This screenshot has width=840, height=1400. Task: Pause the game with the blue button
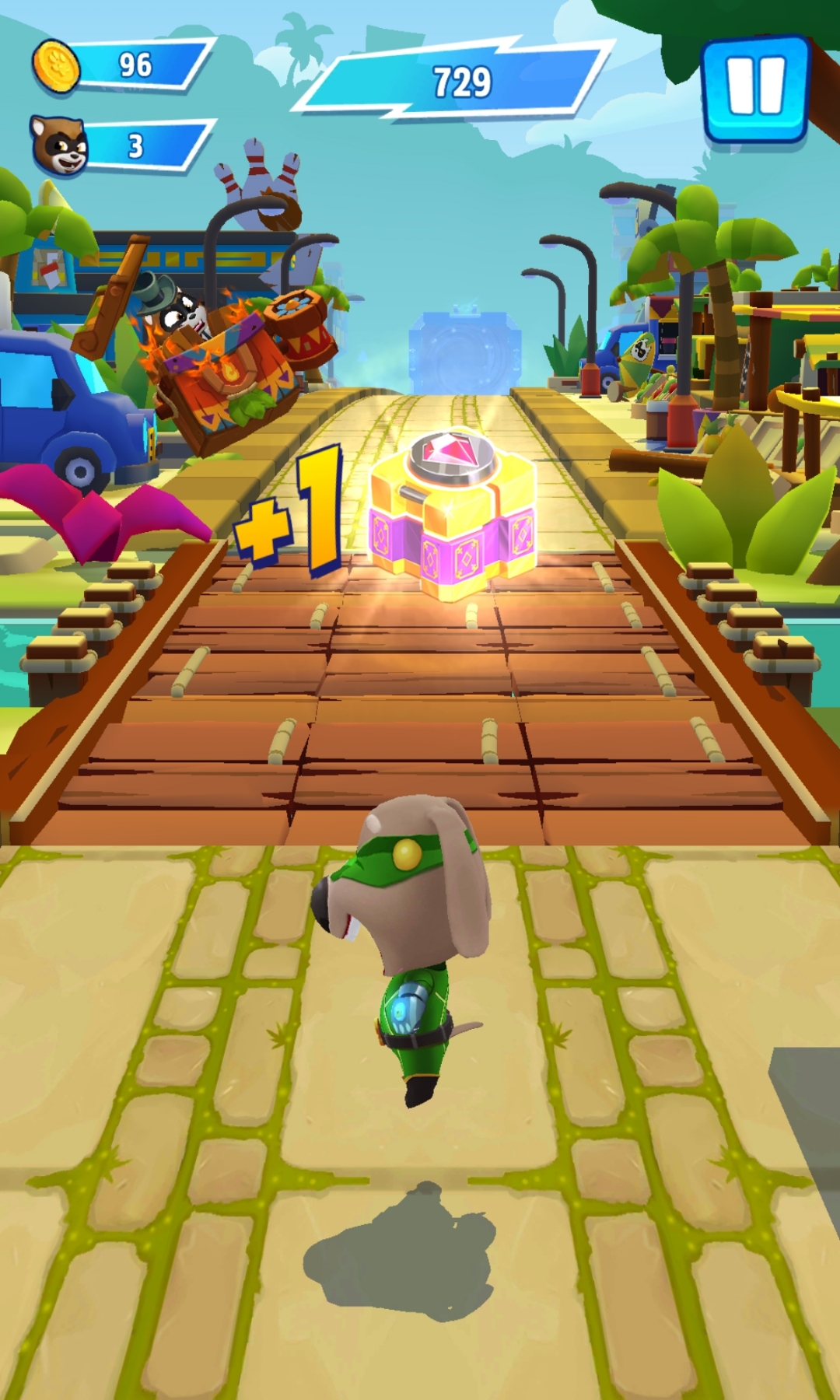[754, 87]
